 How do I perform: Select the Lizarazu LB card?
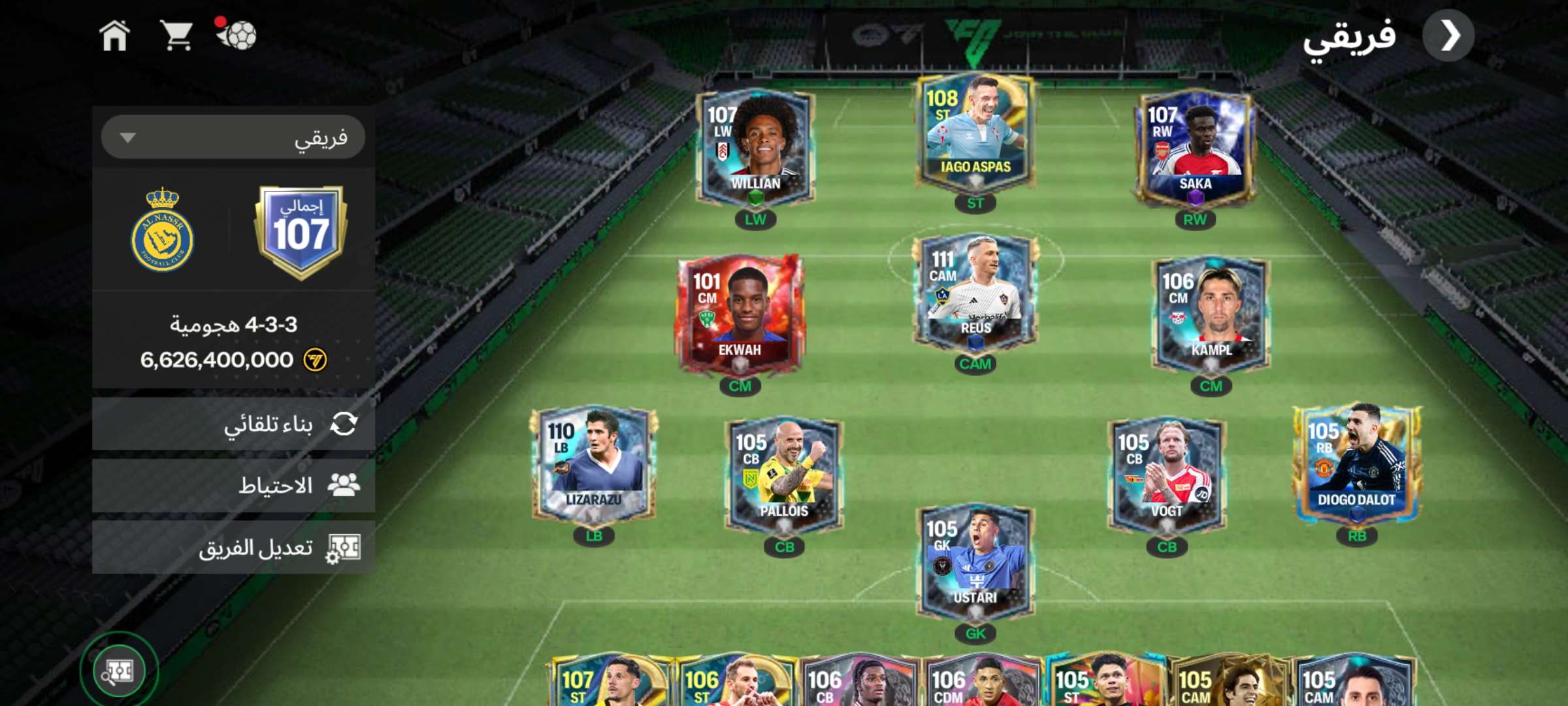tap(594, 465)
